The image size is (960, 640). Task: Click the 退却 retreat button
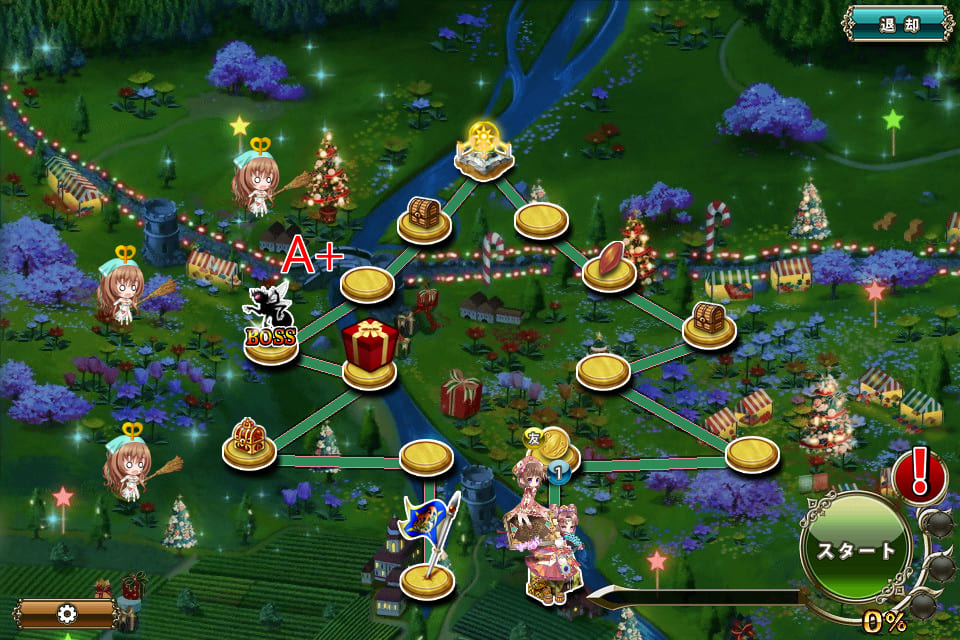pos(897,25)
